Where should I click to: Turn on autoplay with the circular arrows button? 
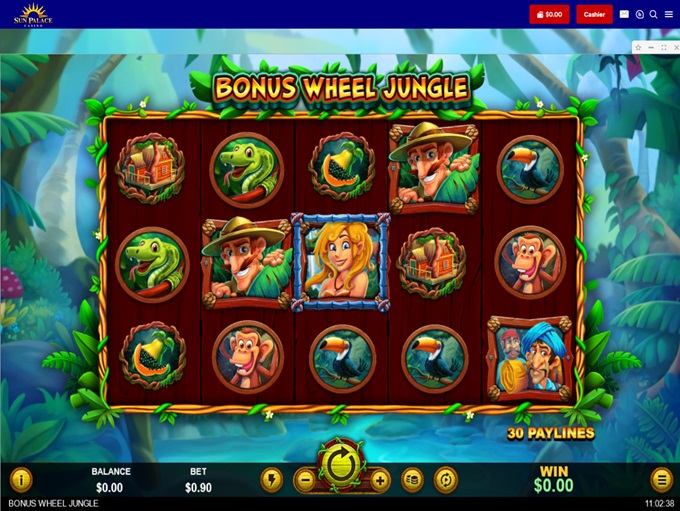pyautogui.click(x=445, y=480)
